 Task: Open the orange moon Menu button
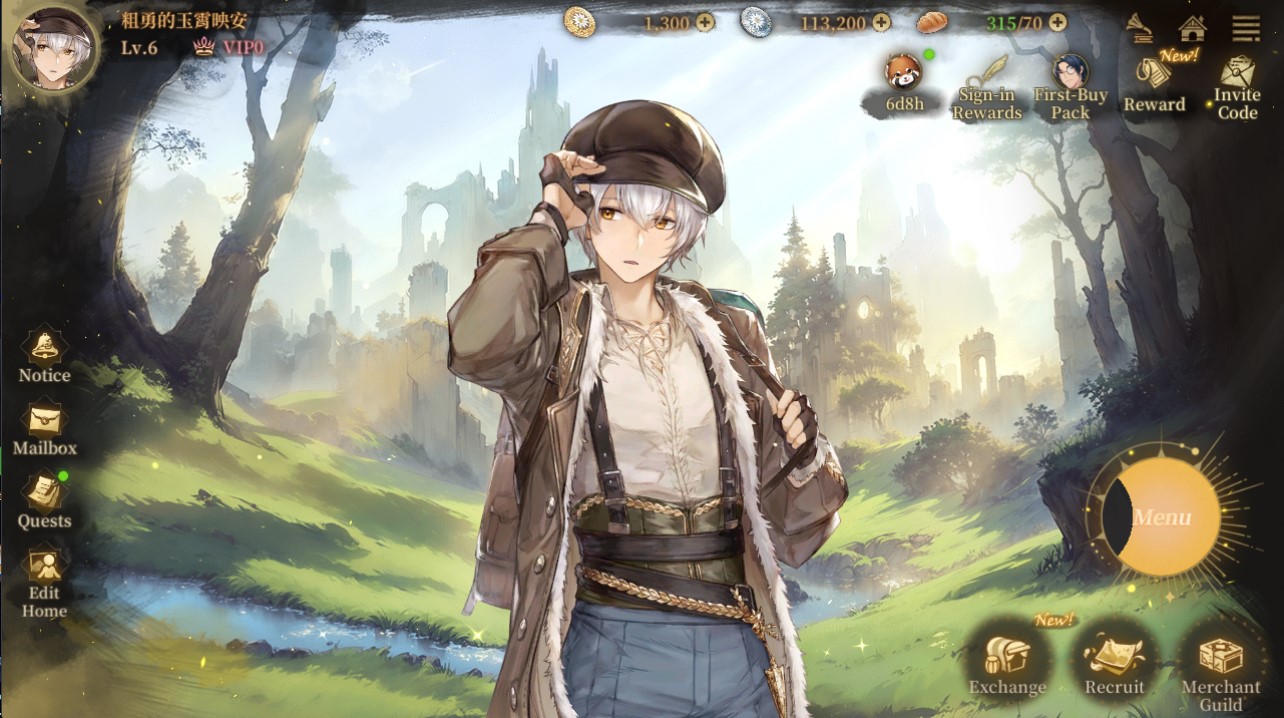(1162, 517)
